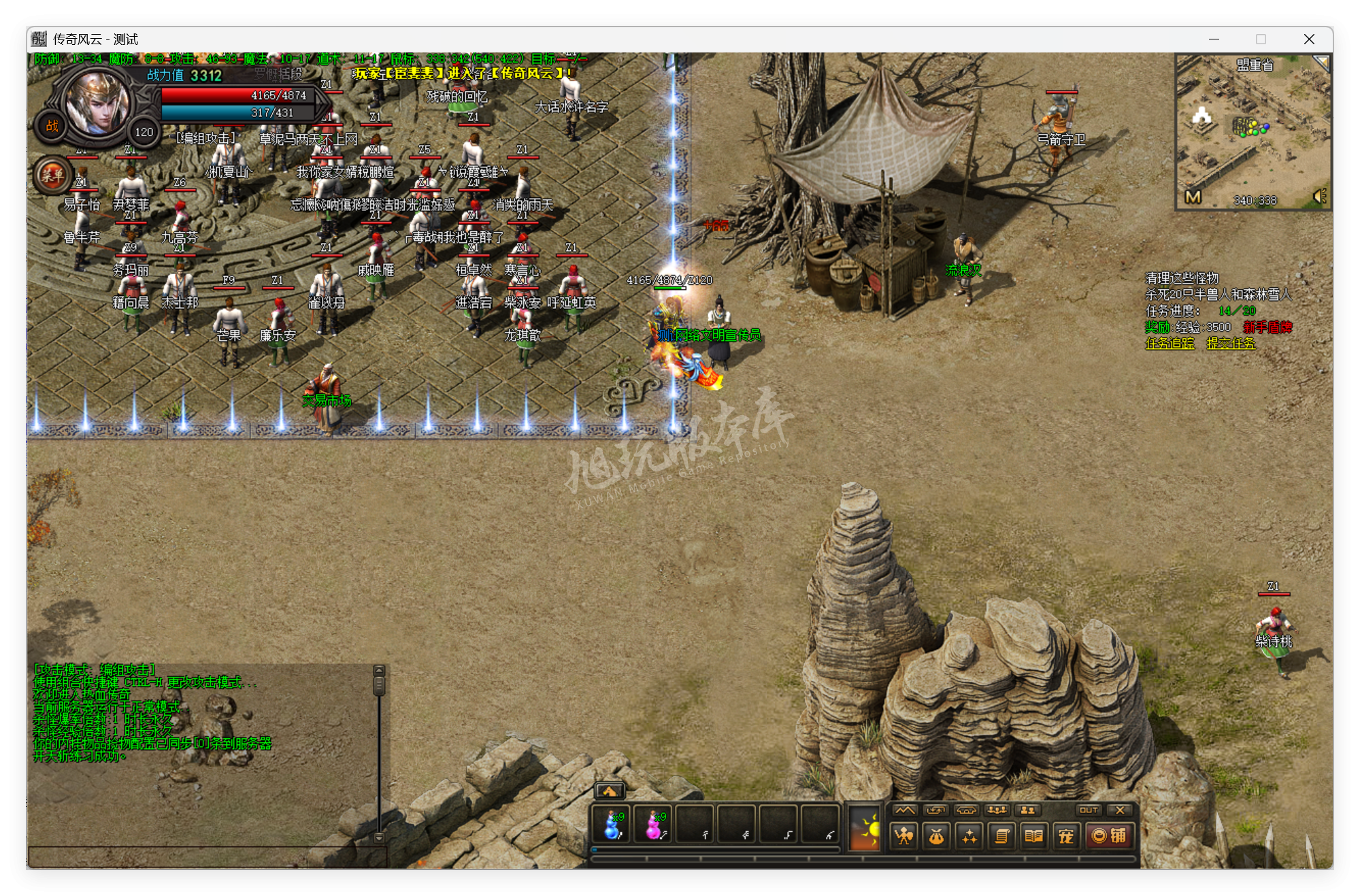Click the 传奇风云 title bar app icon

39,39
